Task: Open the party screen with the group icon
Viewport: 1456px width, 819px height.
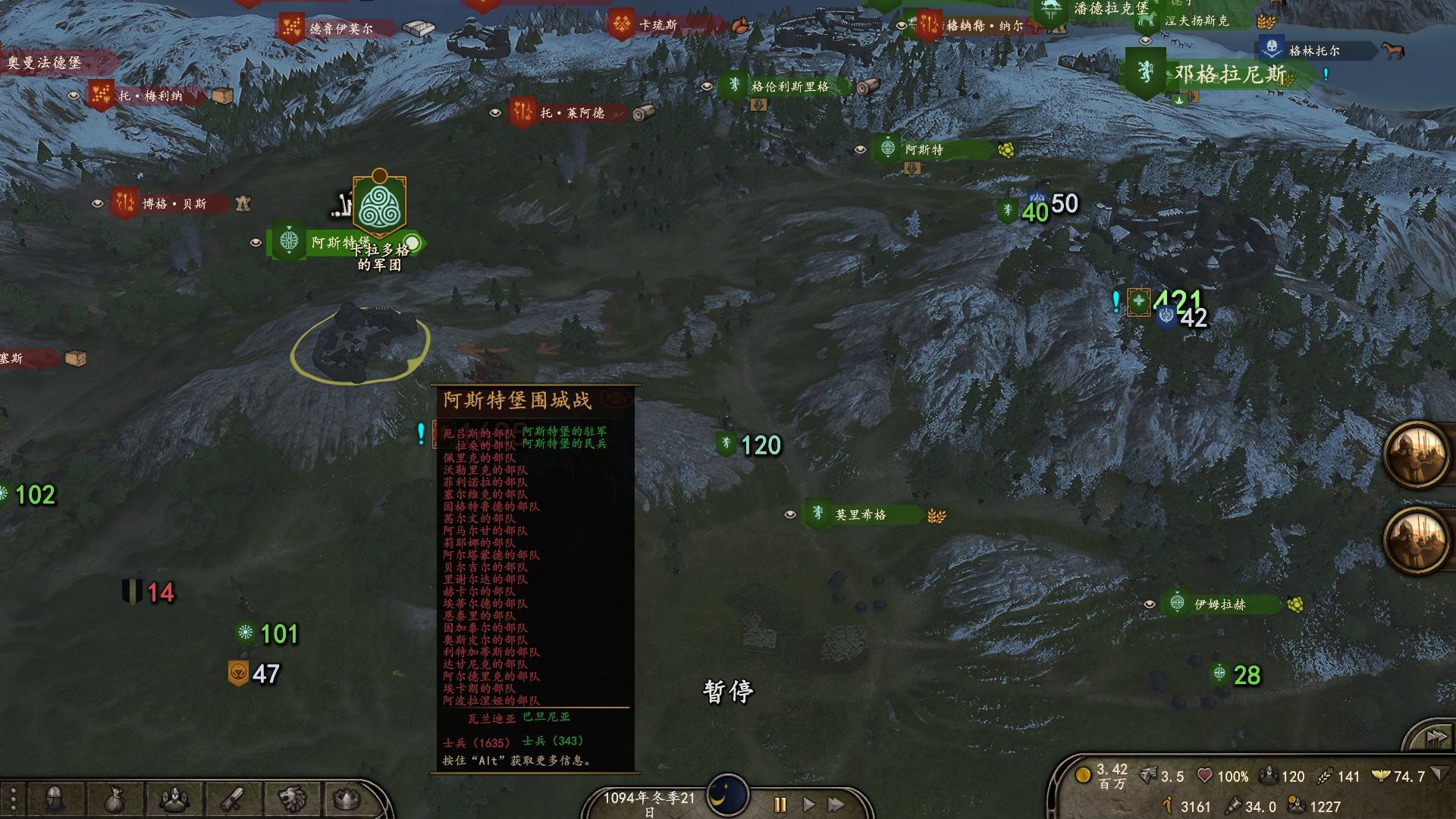Action: [x=174, y=798]
